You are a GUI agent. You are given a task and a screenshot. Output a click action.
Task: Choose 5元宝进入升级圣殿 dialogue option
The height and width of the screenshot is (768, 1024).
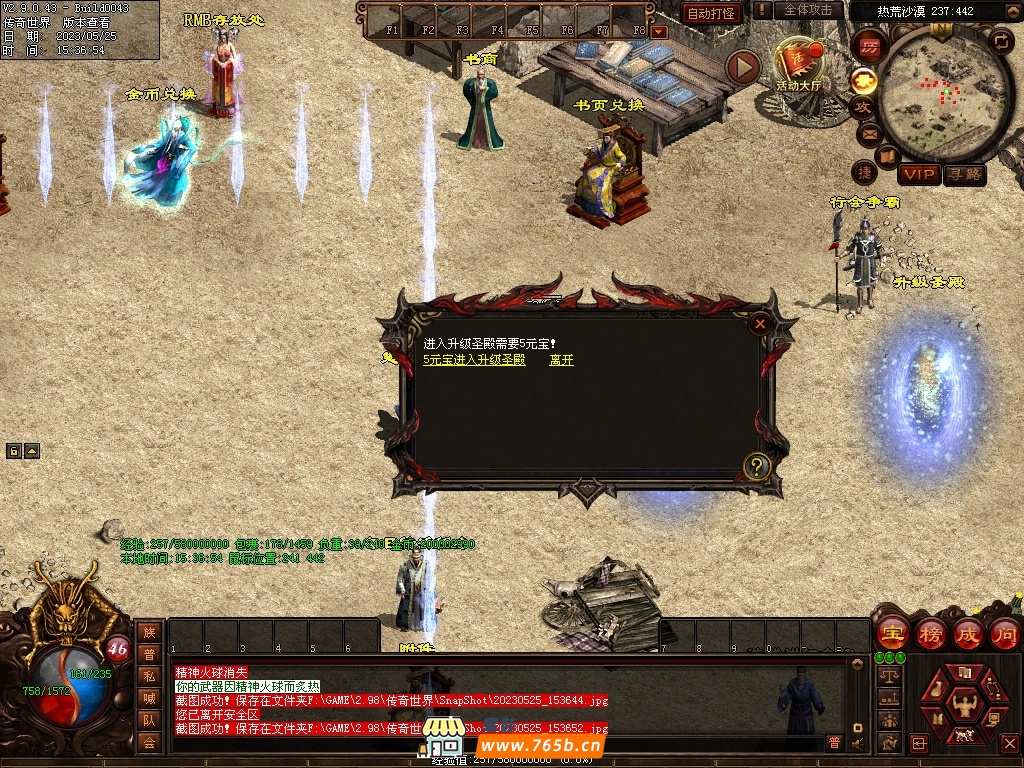473,360
